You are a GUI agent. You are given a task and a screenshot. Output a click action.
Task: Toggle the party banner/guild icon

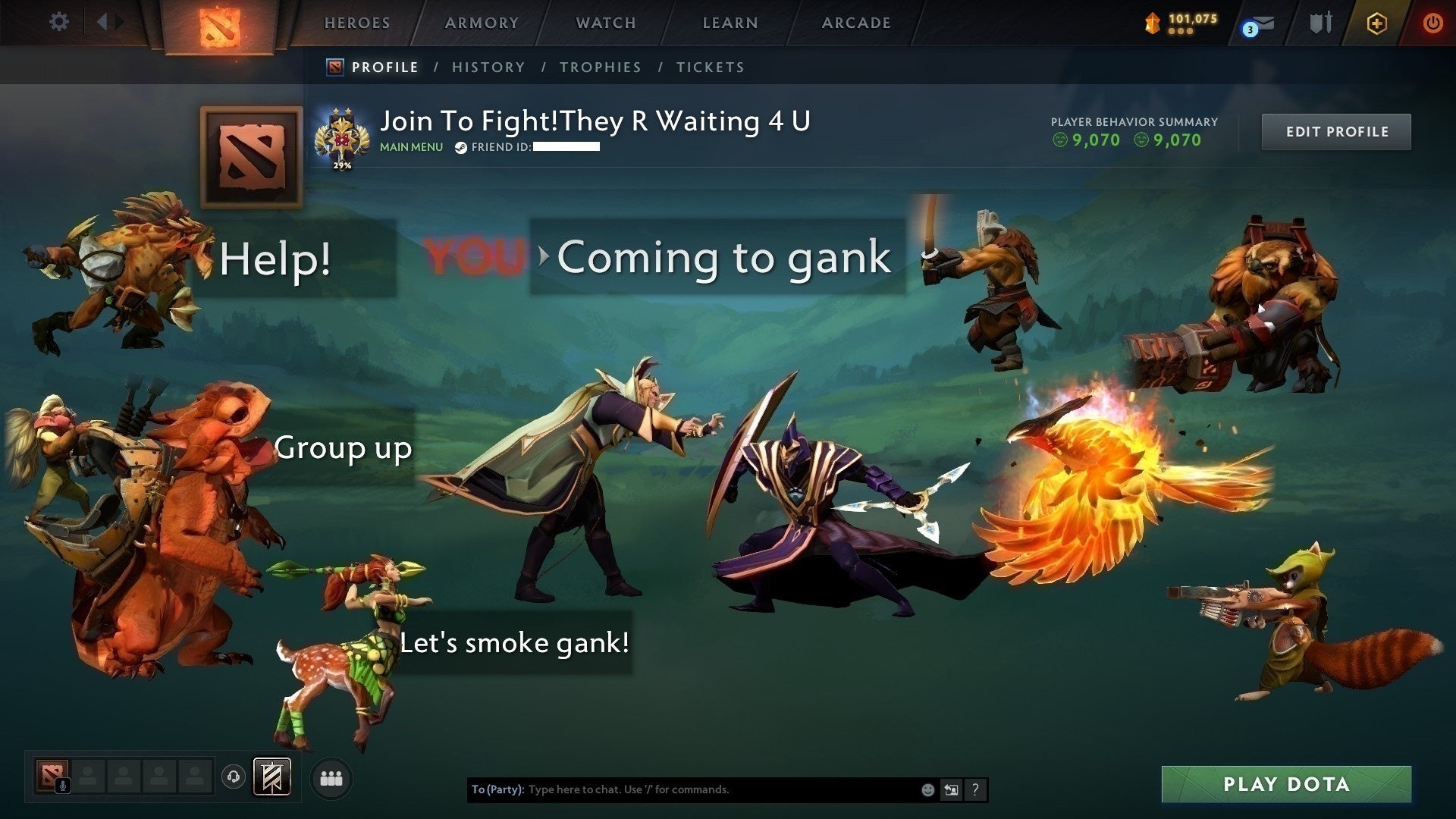coord(271,777)
